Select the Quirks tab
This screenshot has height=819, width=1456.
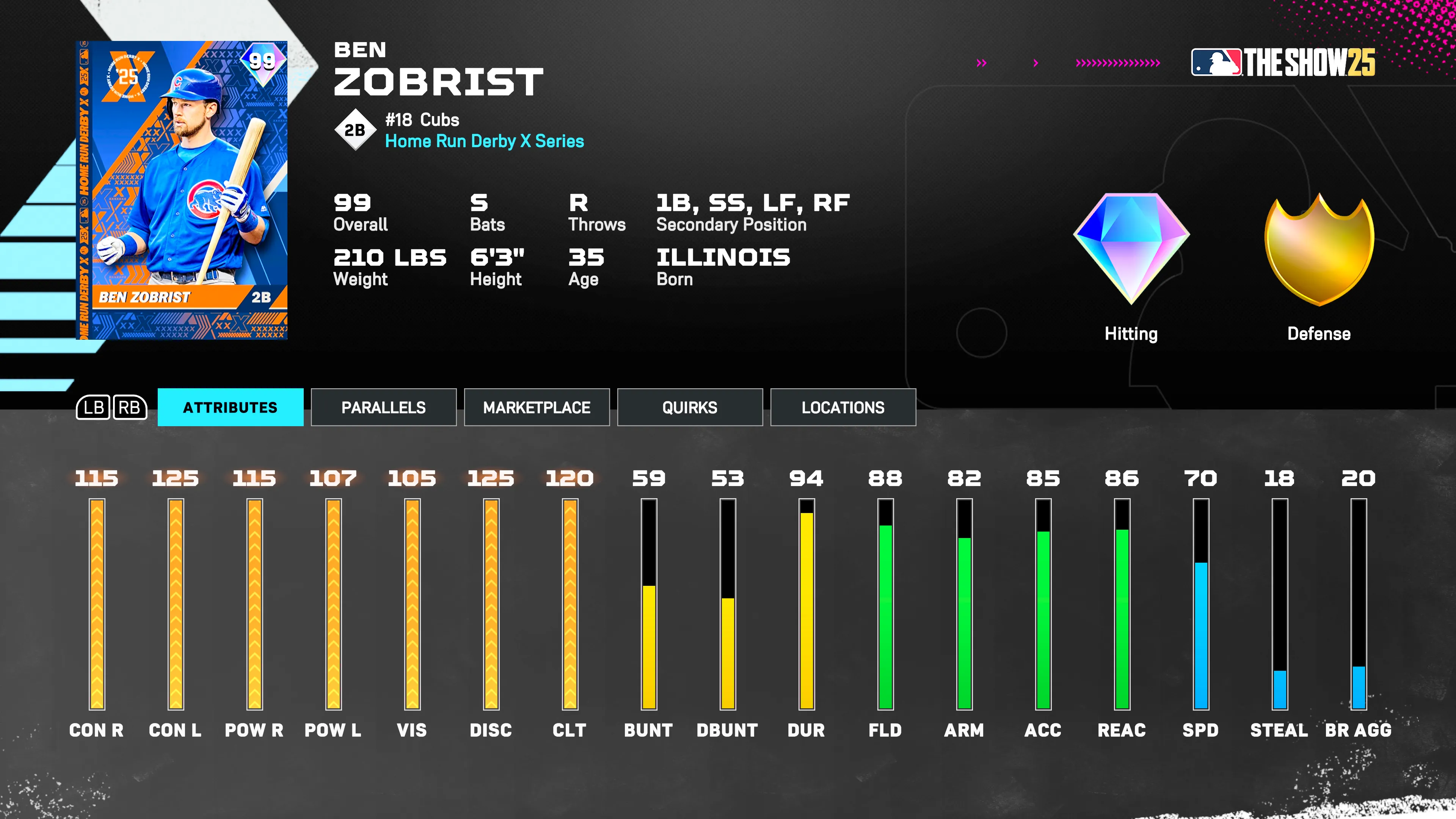690,407
